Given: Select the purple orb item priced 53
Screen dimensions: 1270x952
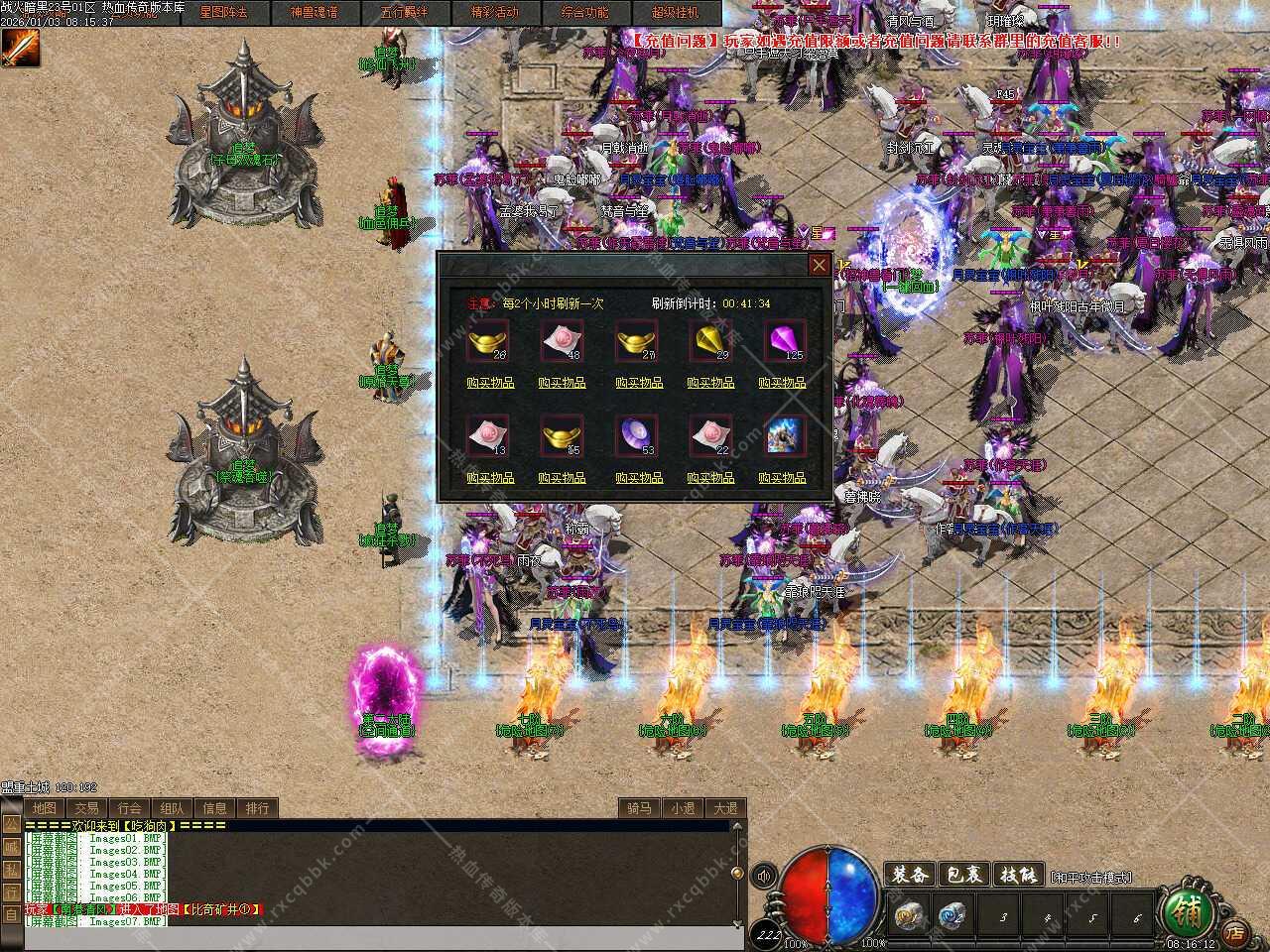Looking at the screenshot, I should click(635, 436).
